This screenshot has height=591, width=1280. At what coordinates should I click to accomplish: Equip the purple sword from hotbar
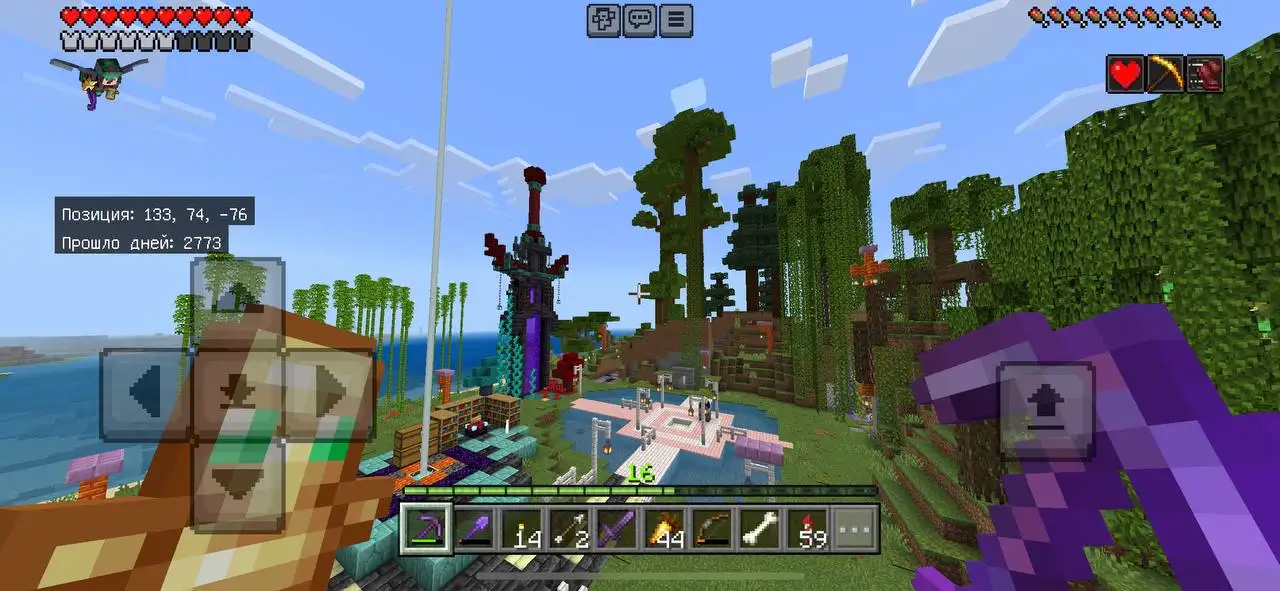click(x=616, y=528)
